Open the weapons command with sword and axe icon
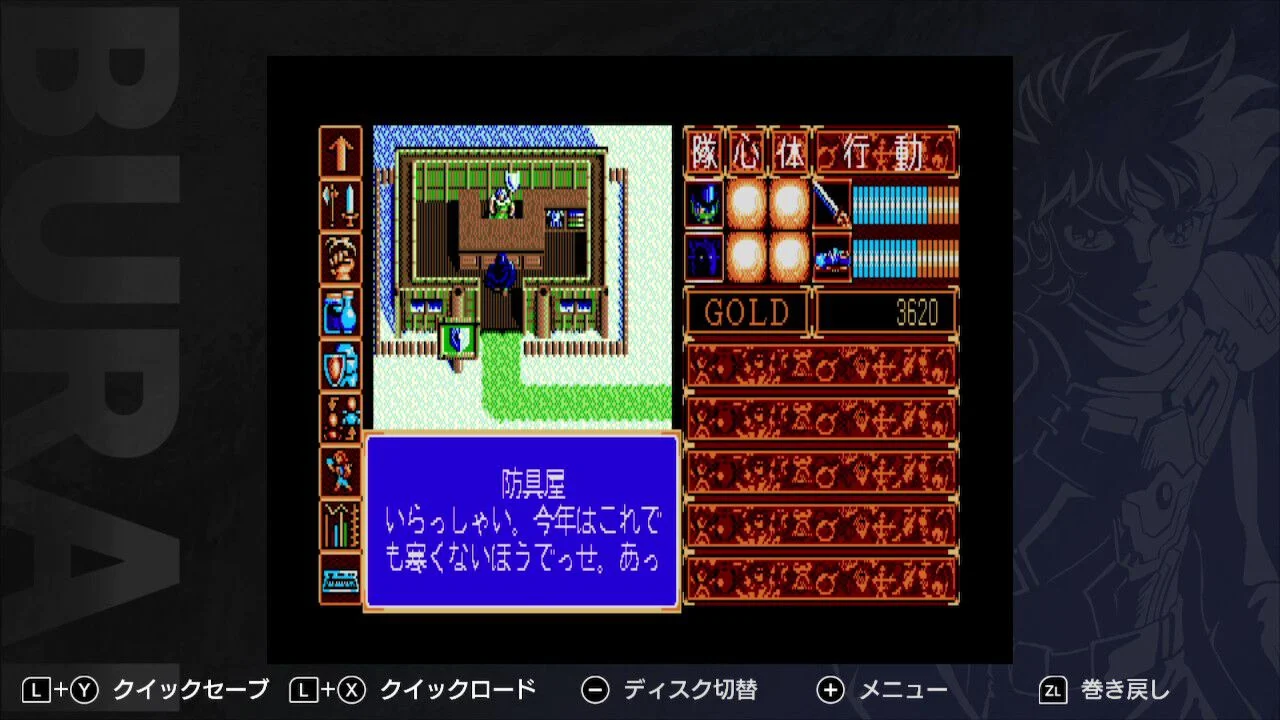Screen dimensions: 1280x720 (x=340, y=205)
